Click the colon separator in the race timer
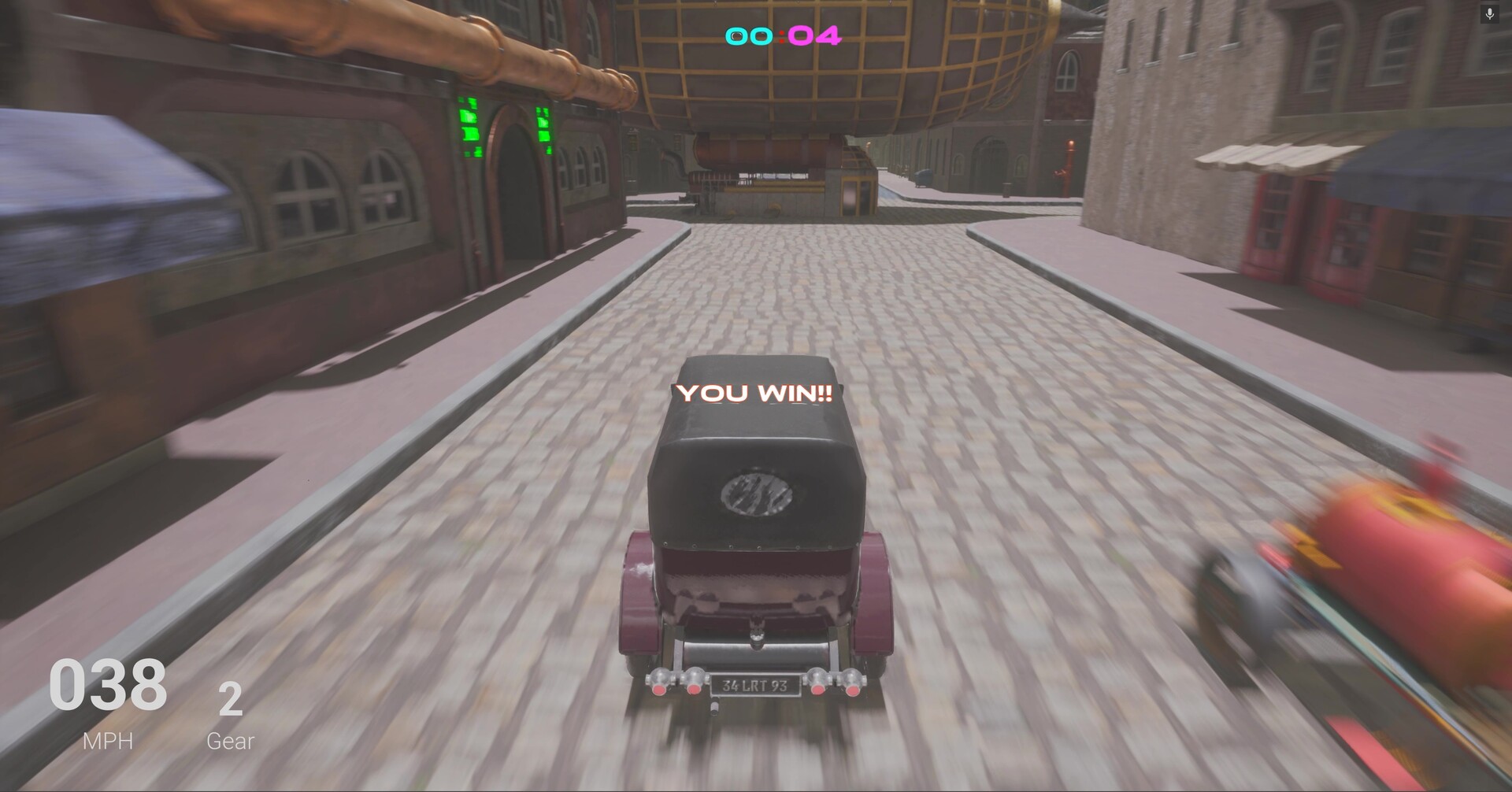 [x=780, y=35]
